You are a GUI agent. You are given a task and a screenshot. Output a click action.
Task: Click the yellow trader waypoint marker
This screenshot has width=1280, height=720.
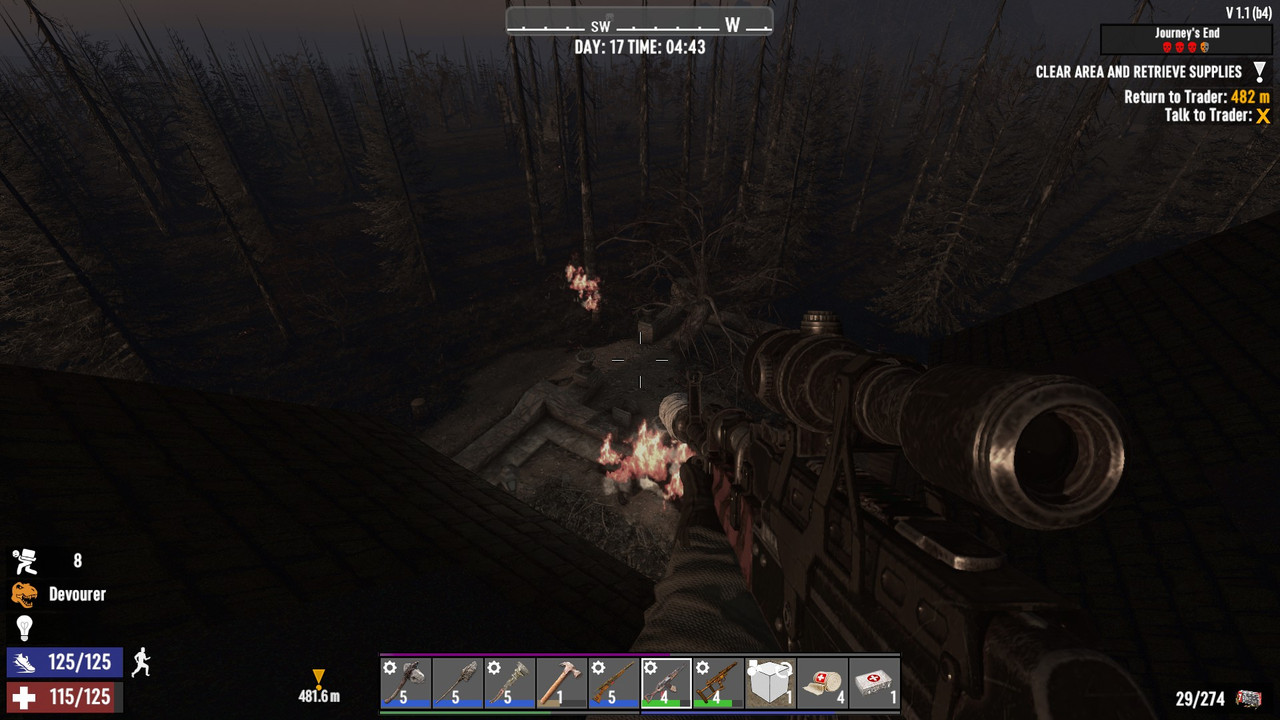318,679
